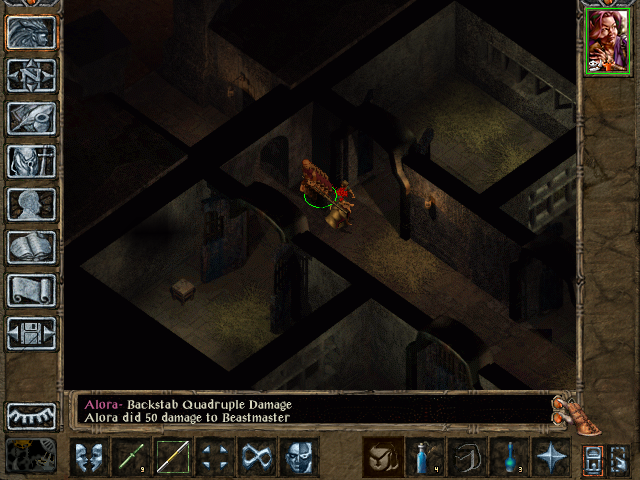The height and width of the screenshot is (480, 640).
Task: Open the journal with the quill button
Action: coord(32,118)
